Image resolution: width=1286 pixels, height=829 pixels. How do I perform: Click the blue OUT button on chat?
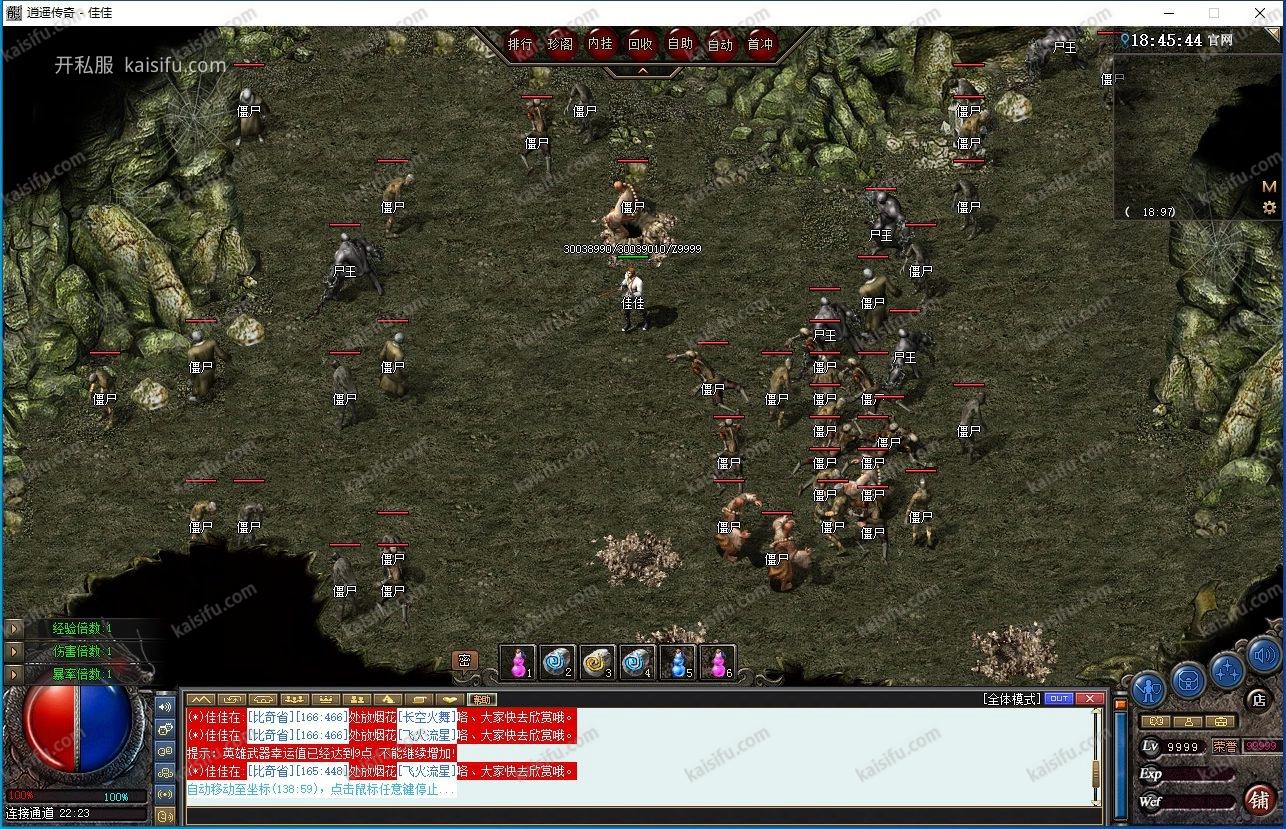click(x=1058, y=698)
